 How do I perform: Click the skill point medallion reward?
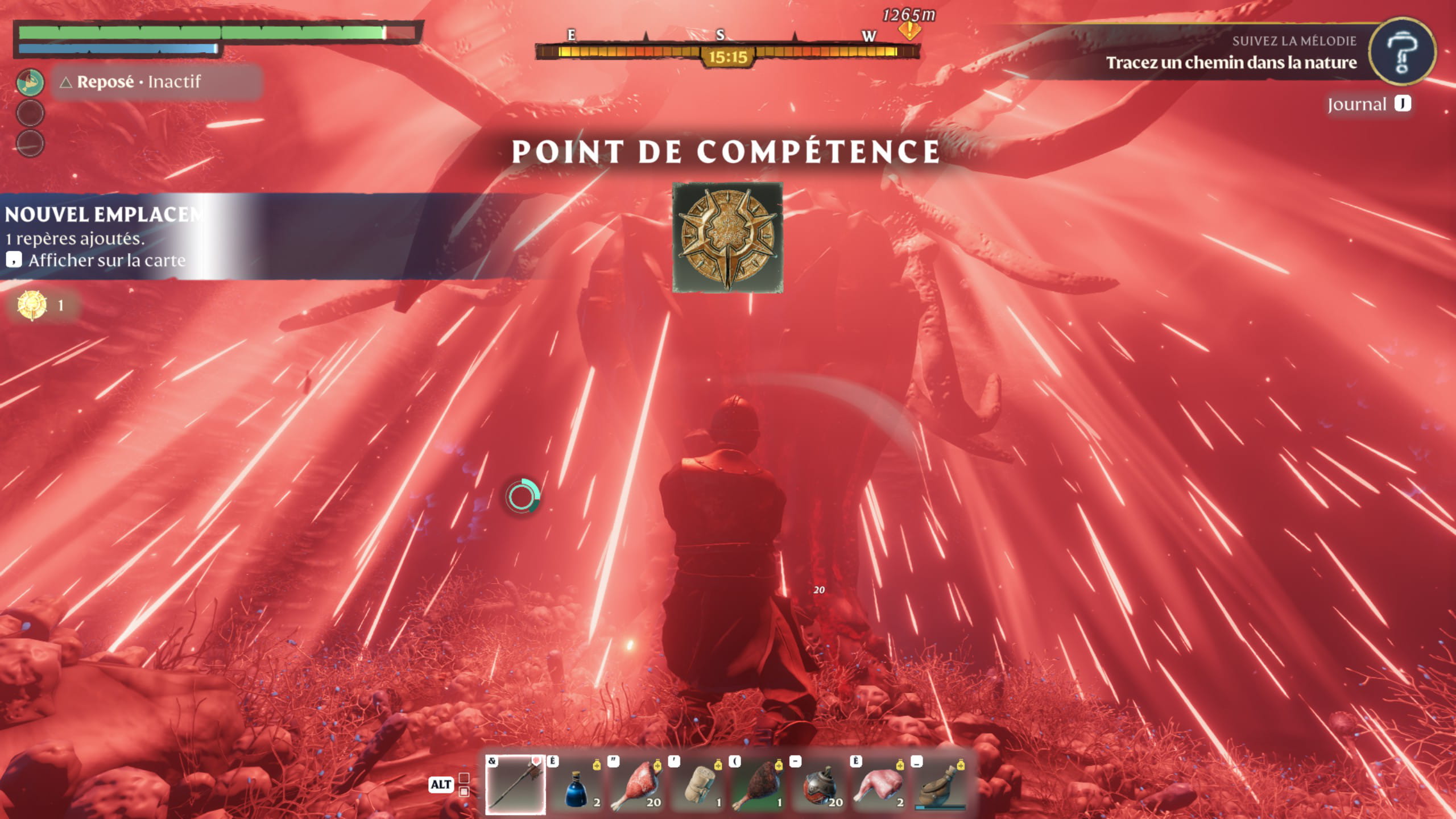pyautogui.click(x=727, y=238)
